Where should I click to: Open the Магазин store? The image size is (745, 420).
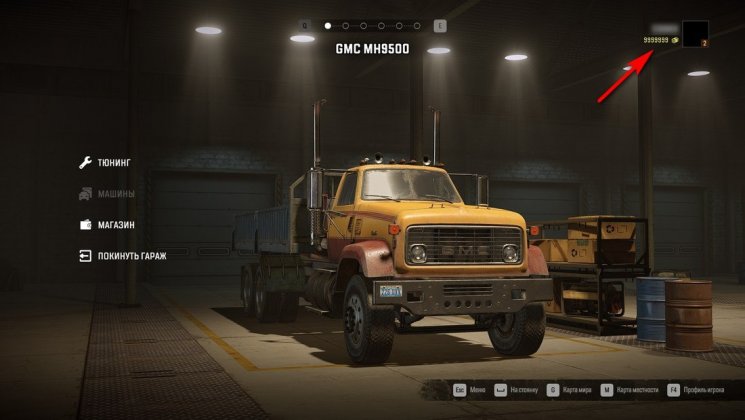click(x=115, y=225)
